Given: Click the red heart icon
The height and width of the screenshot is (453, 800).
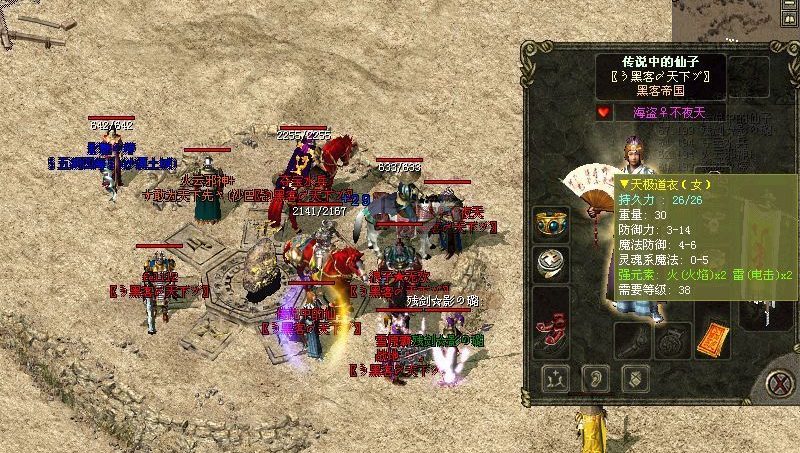Looking at the screenshot, I should [603, 112].
